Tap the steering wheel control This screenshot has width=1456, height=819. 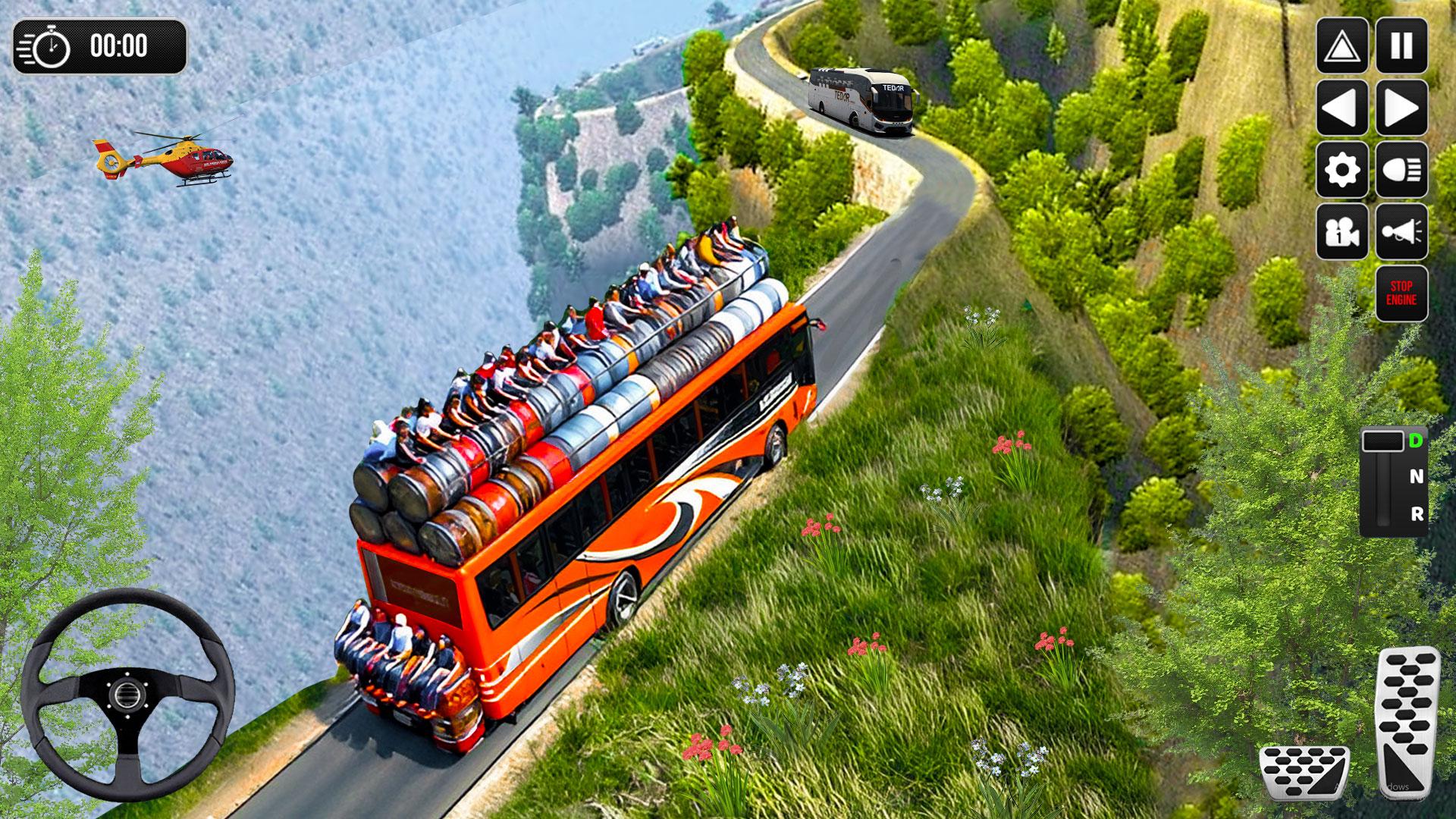(127, 693)
